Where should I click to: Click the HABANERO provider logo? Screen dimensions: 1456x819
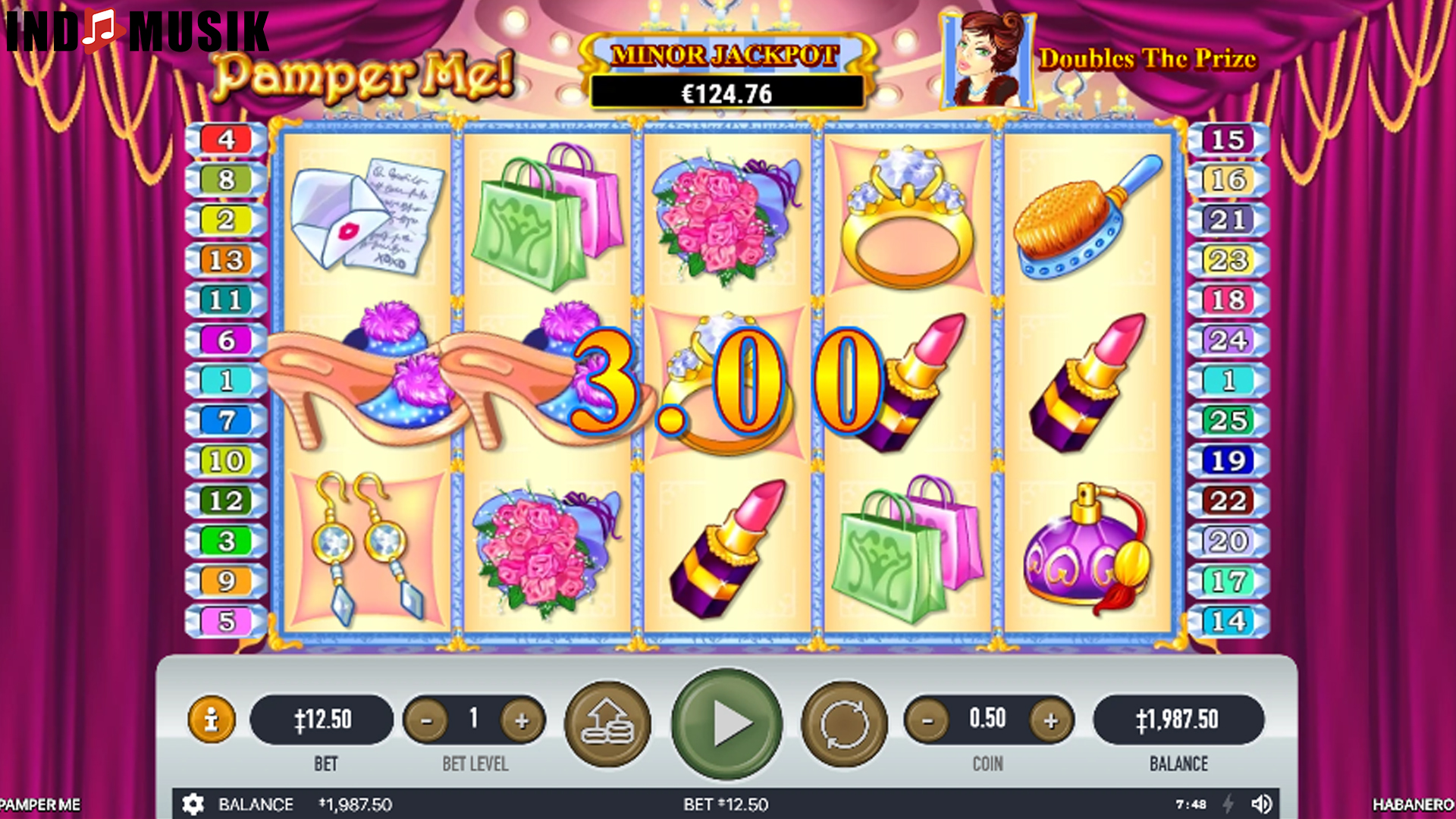tap(1412, 805)
